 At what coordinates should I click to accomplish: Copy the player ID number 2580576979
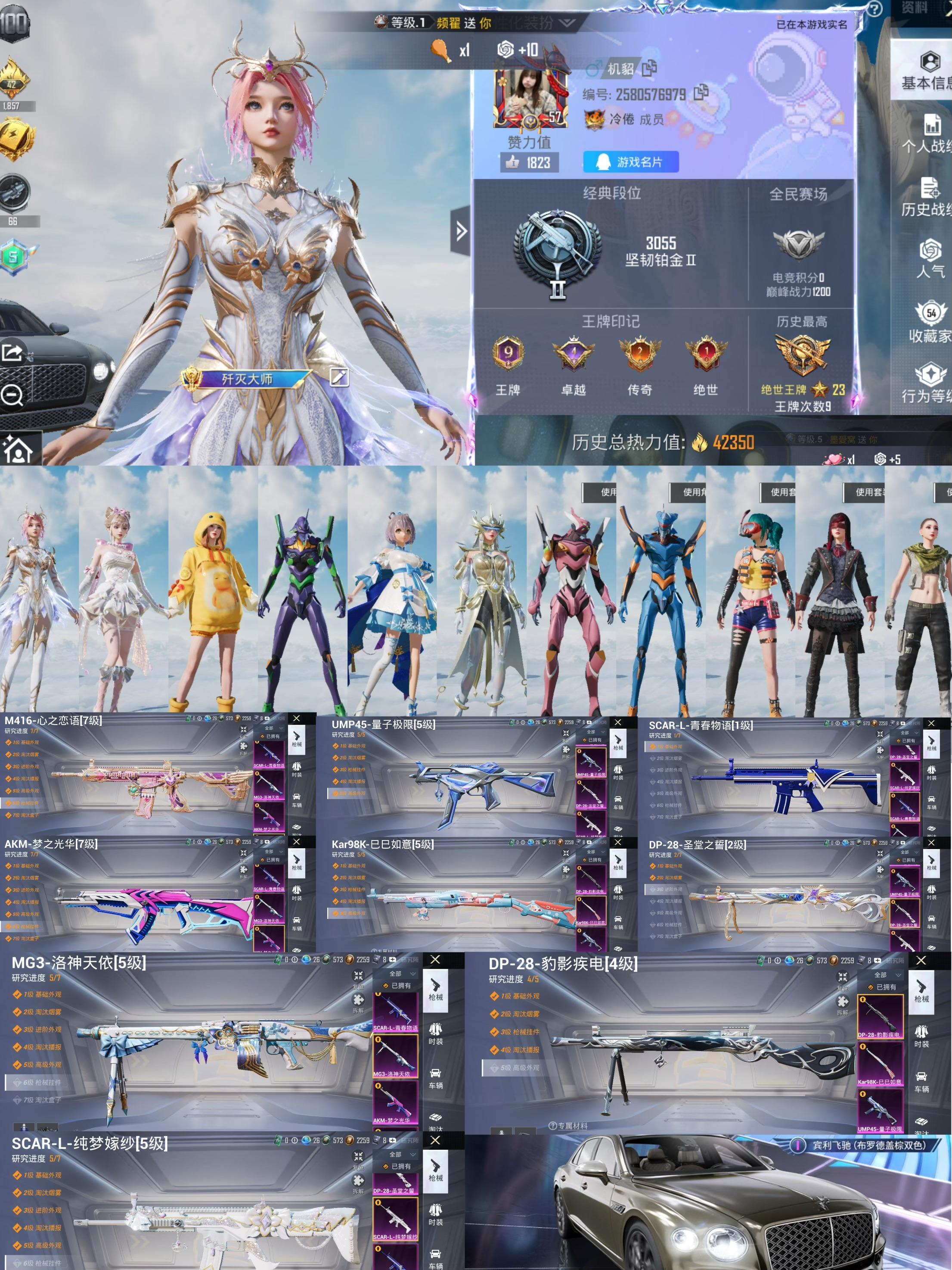tap(701, 93)
